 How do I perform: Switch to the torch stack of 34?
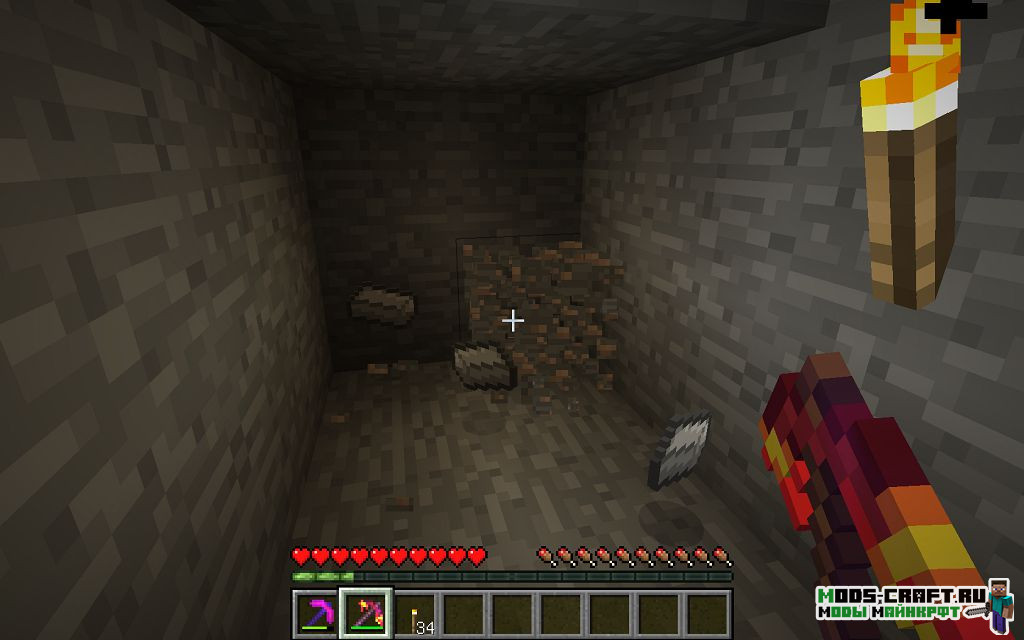pyautogui.click(x=415, y=613)
